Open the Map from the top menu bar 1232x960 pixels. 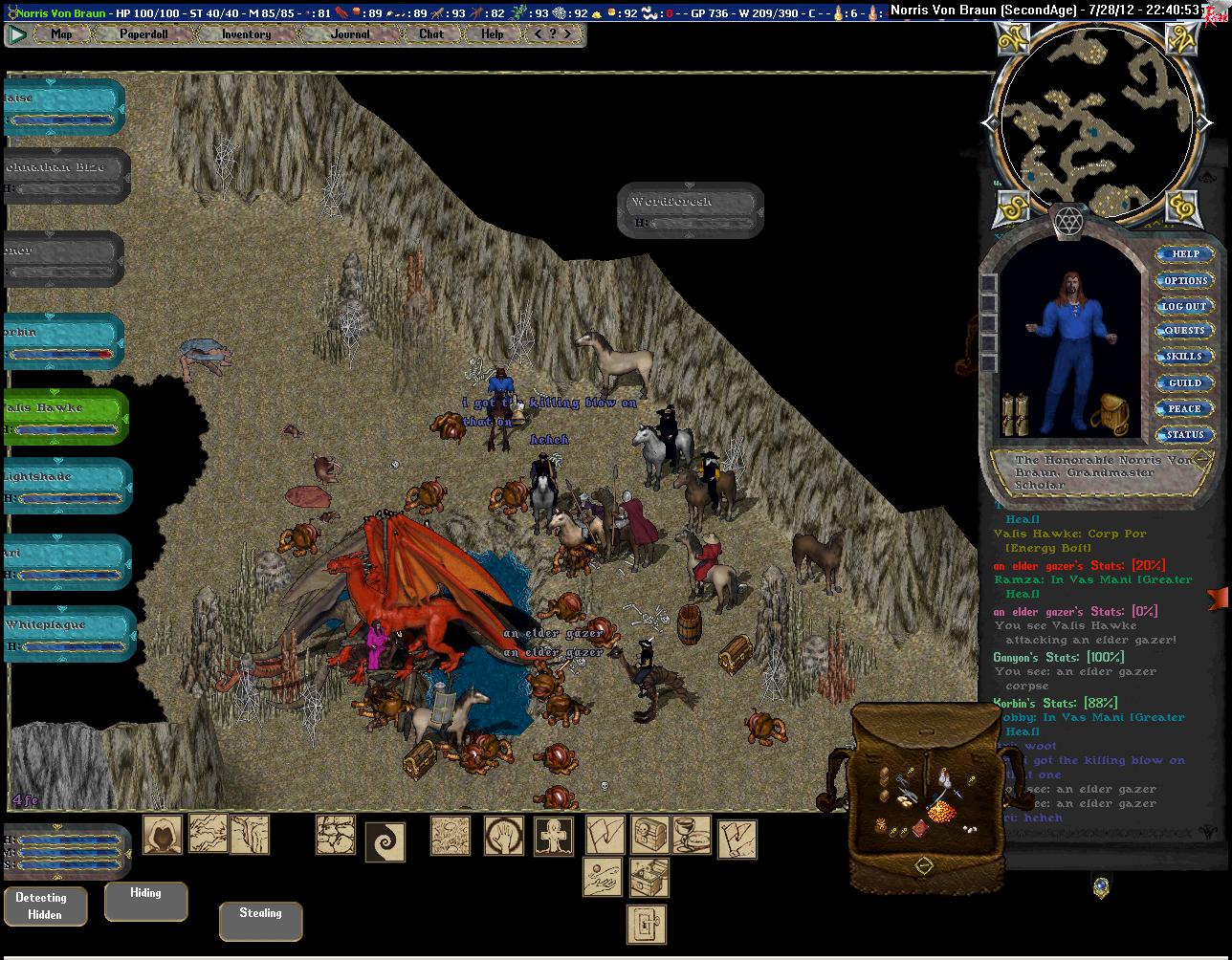pyautogui.click(x=61, y=33)
